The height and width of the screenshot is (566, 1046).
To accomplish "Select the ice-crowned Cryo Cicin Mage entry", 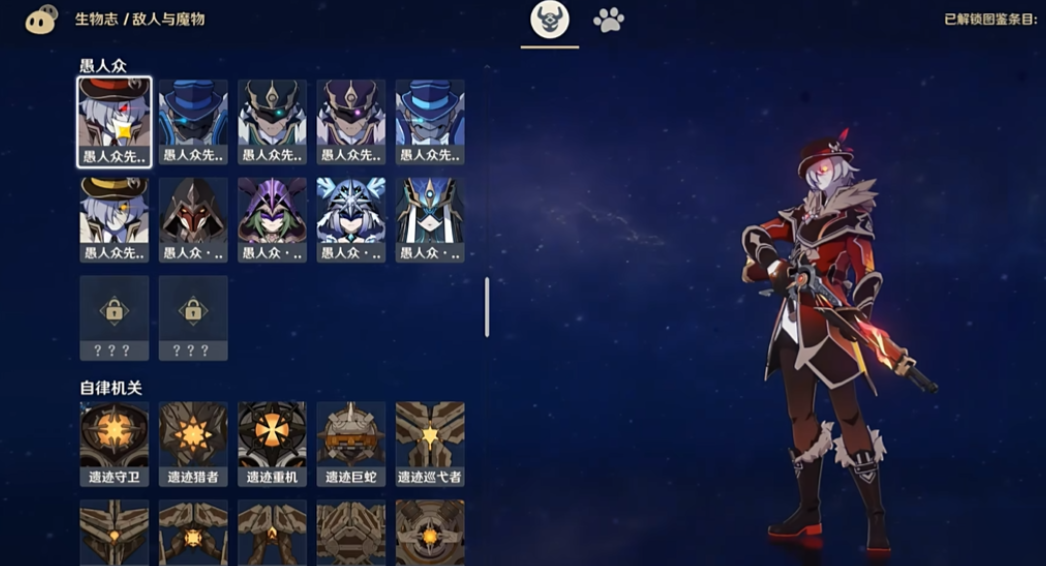I will (x=351, y=220).
